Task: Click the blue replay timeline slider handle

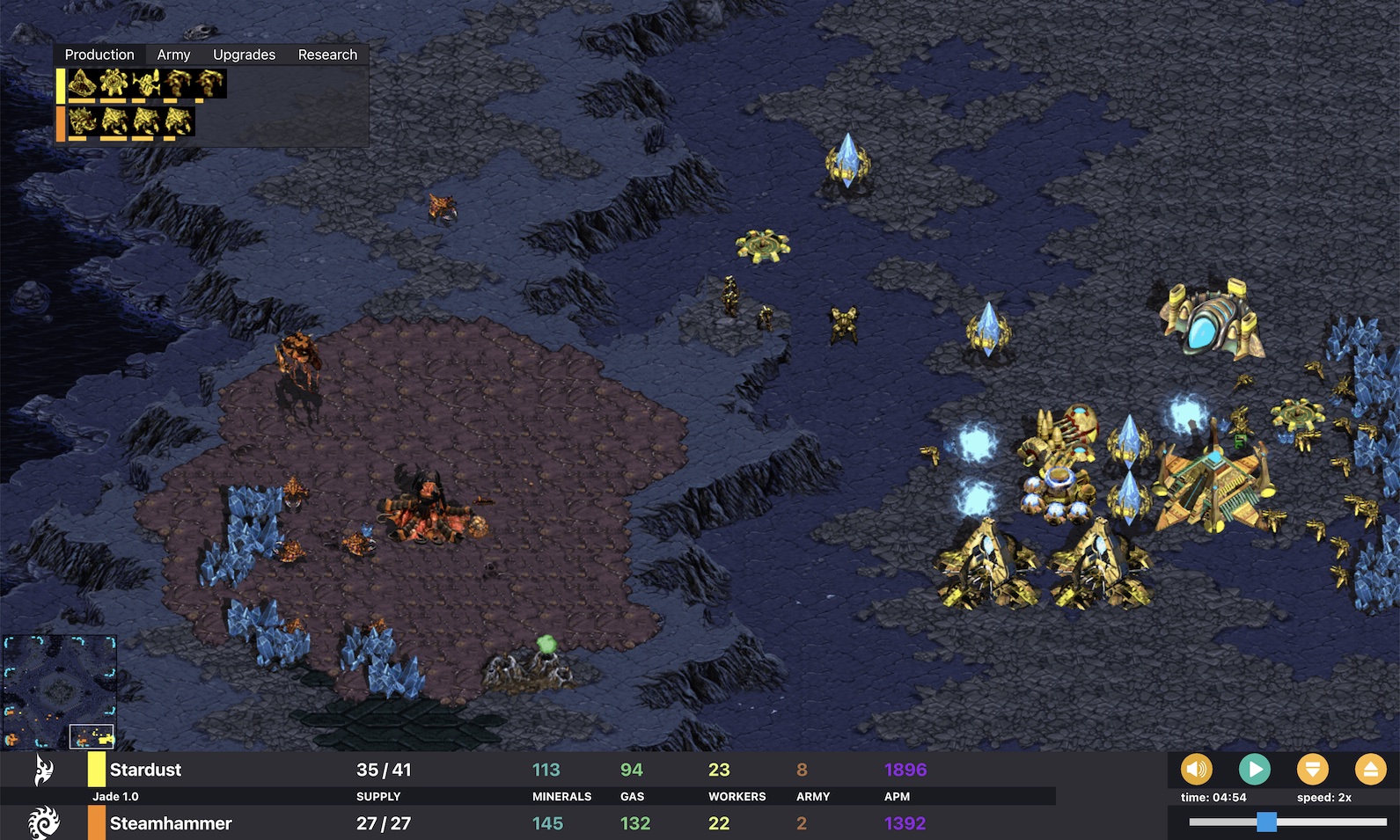Action: point(1266,822)
